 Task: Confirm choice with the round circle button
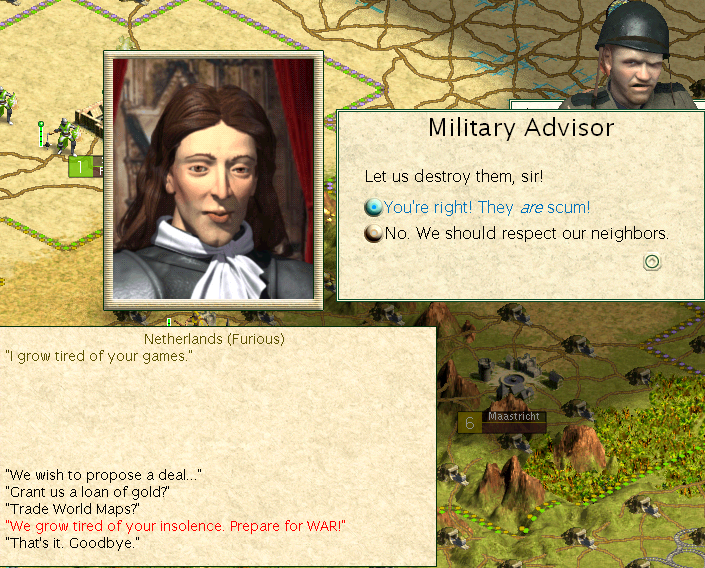tap(652, 262)
